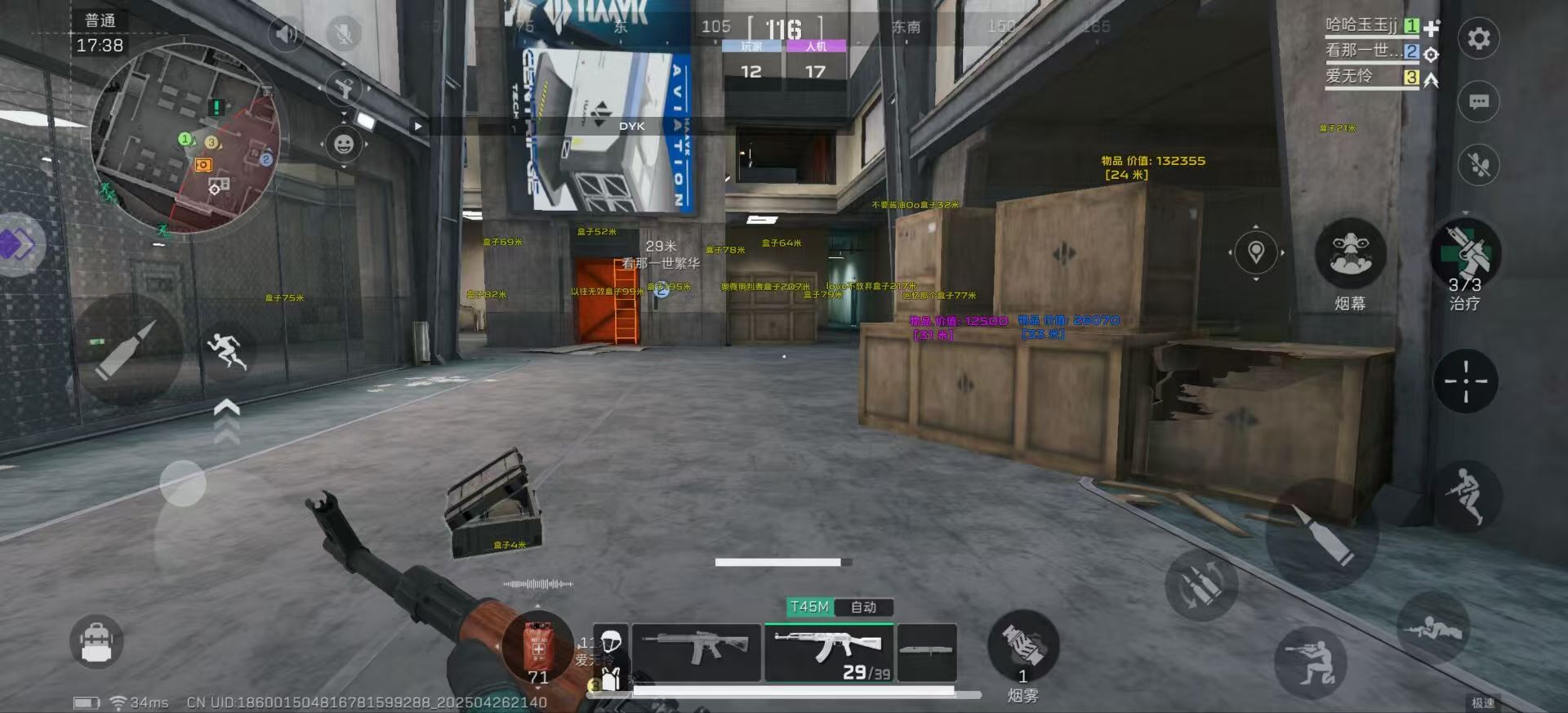Reload the weapon with bullets button

1200,585
